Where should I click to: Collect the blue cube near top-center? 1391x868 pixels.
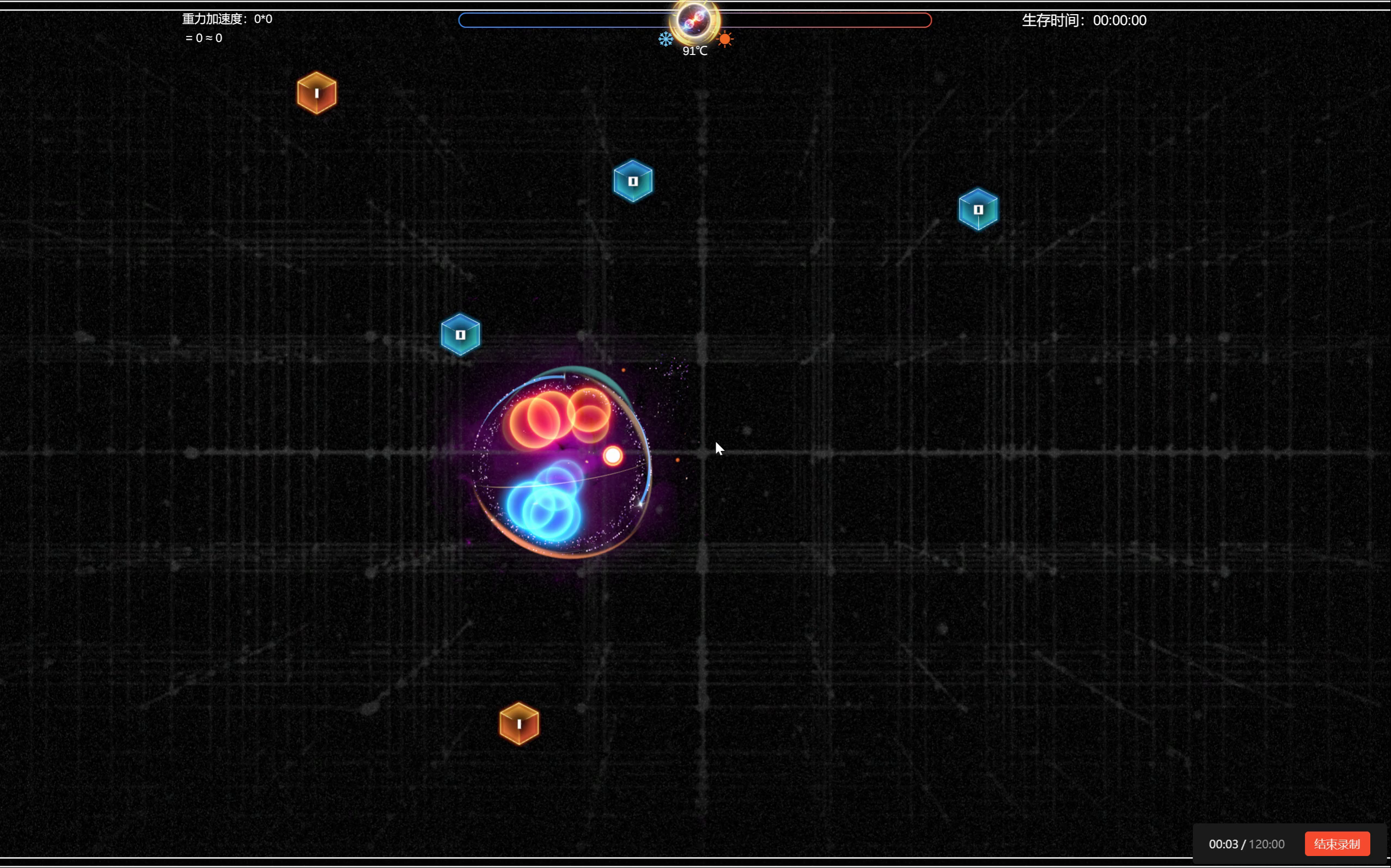click(x=633, y=181)
